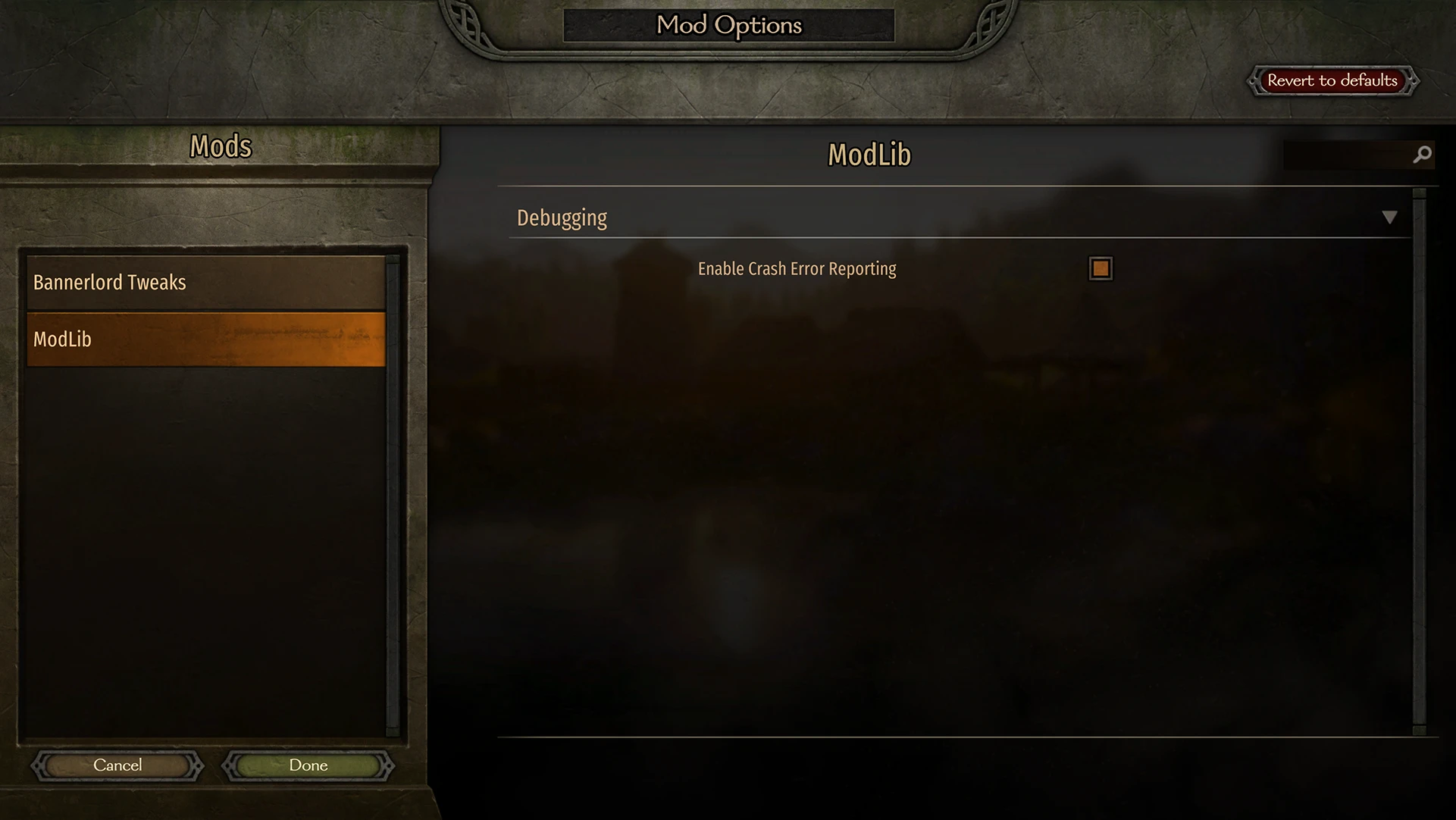The image size is (1456, 820).
Task: Click the ModLib page heading
Action: (869, 154)
